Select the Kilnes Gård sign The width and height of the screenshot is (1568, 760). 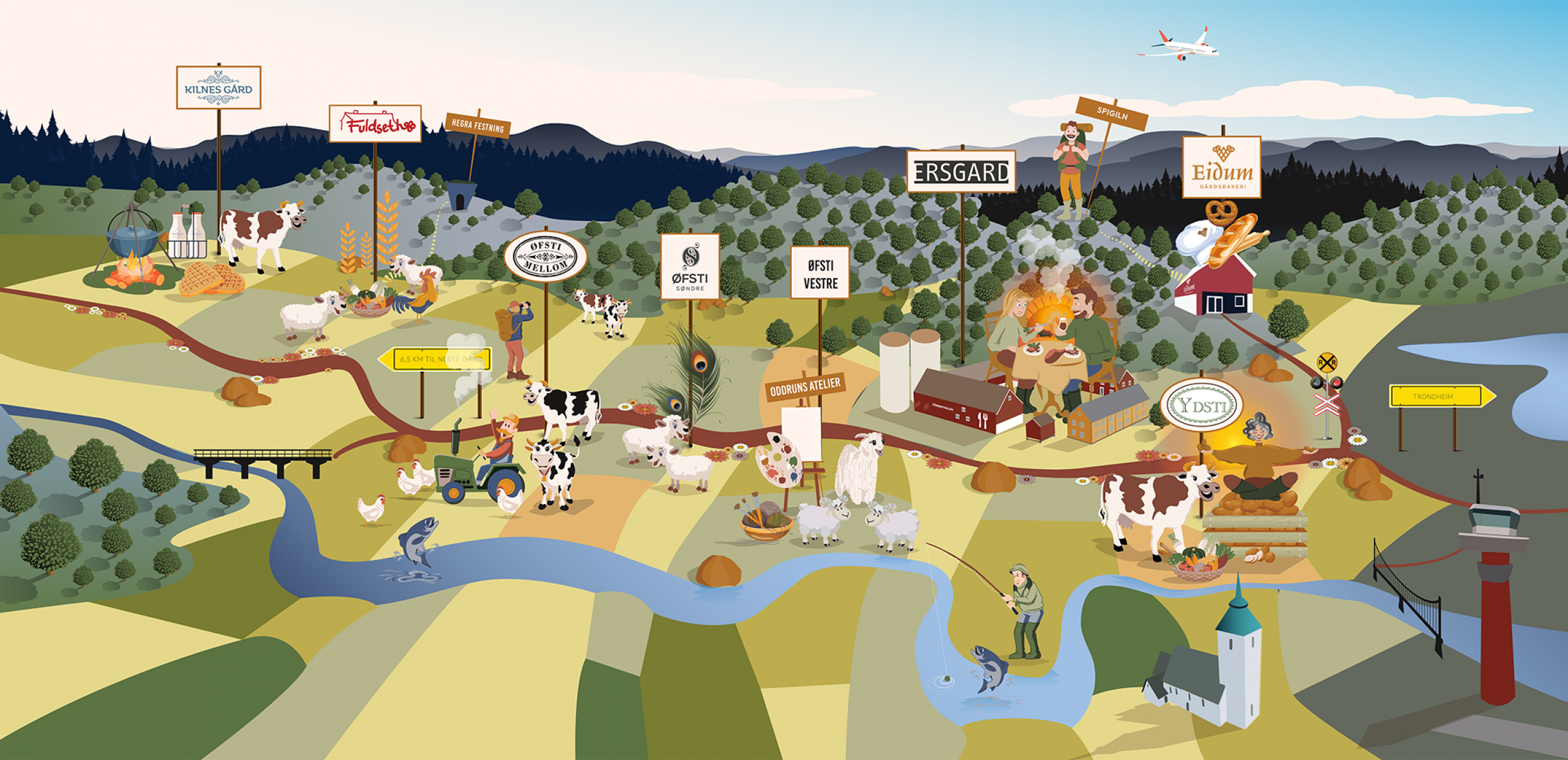click(219, 88)
